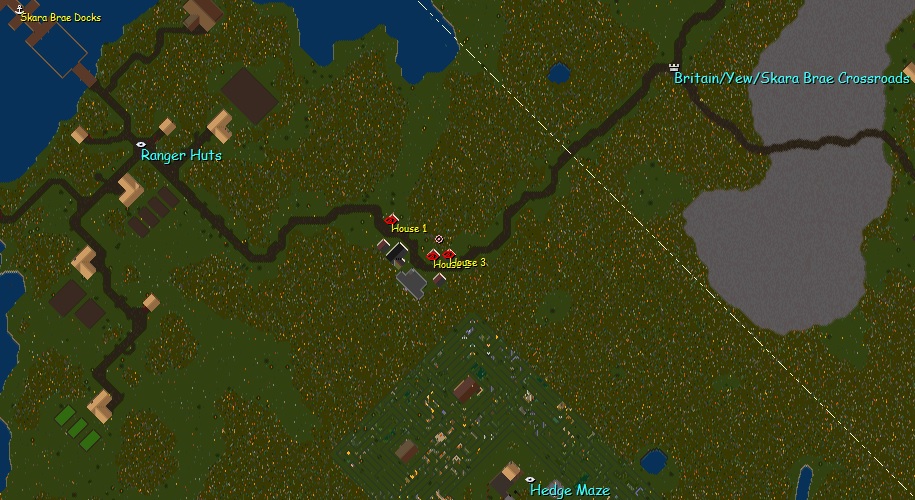915x500 pixels.
Task: Select the House 1 map marker
Action: pos(391,218)
